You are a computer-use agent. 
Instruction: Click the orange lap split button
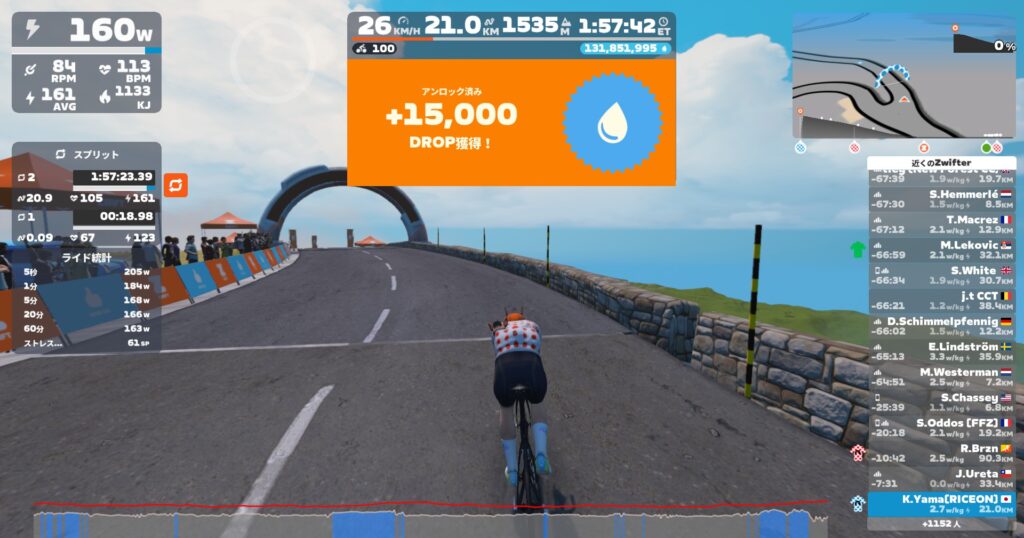pos(176,185)
